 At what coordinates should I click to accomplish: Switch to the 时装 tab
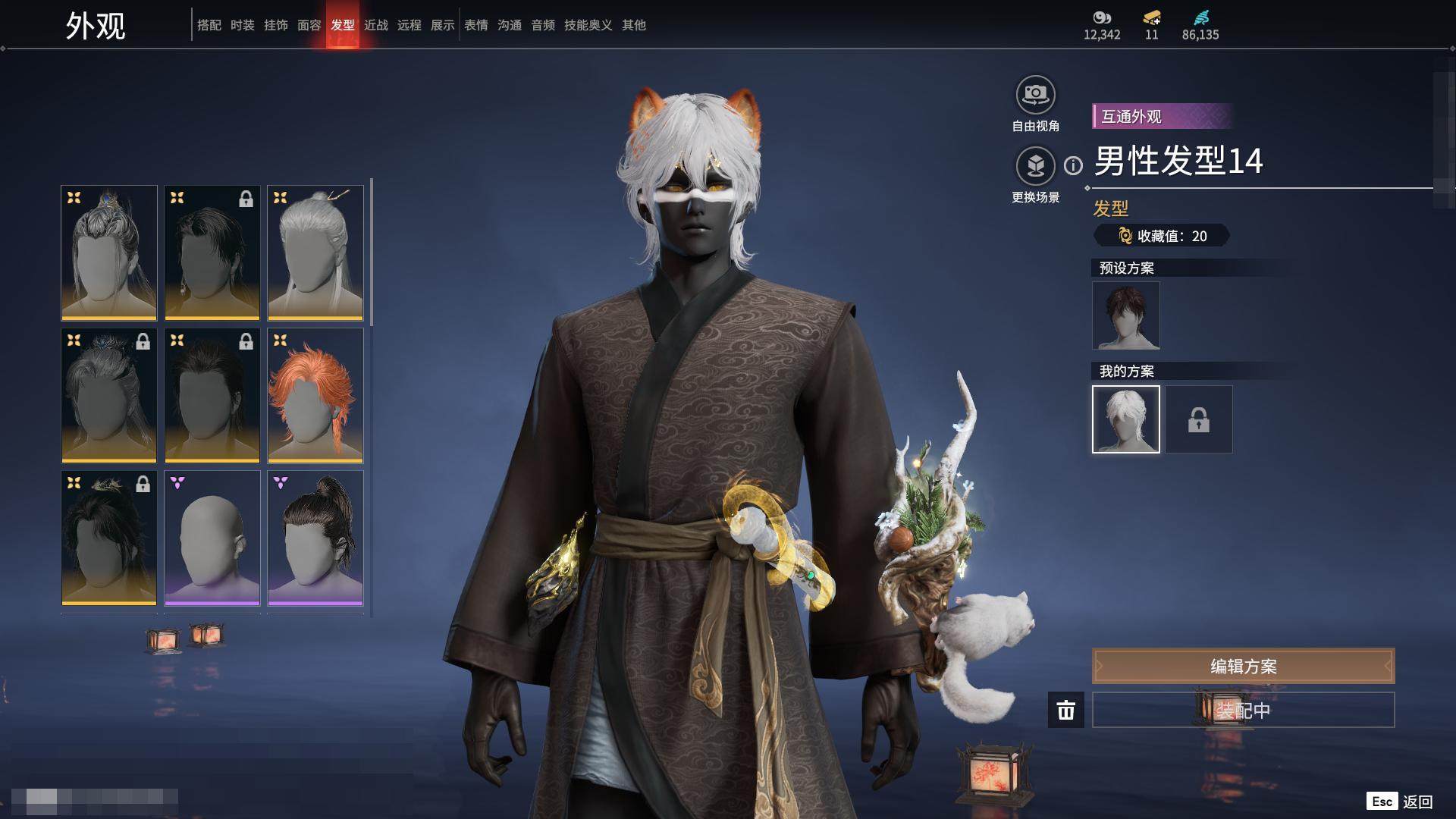coord(243,25)
